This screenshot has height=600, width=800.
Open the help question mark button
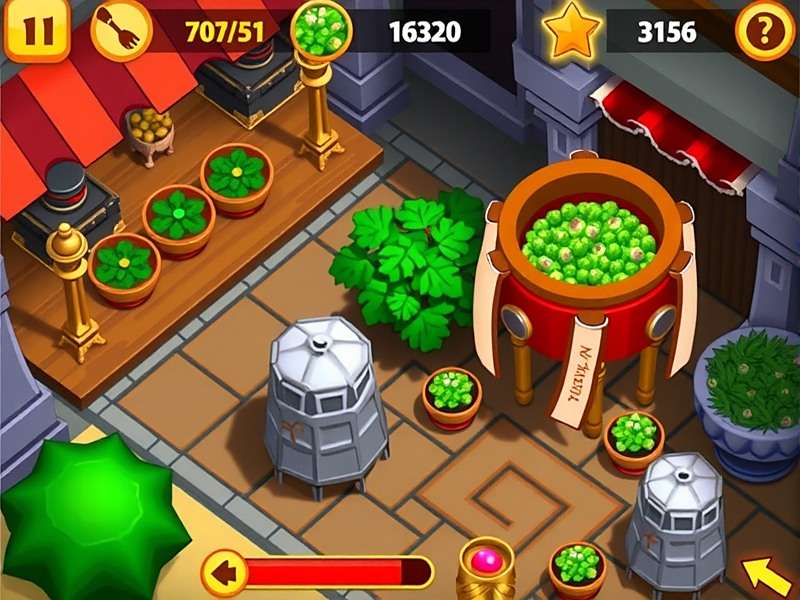point(765,32)
